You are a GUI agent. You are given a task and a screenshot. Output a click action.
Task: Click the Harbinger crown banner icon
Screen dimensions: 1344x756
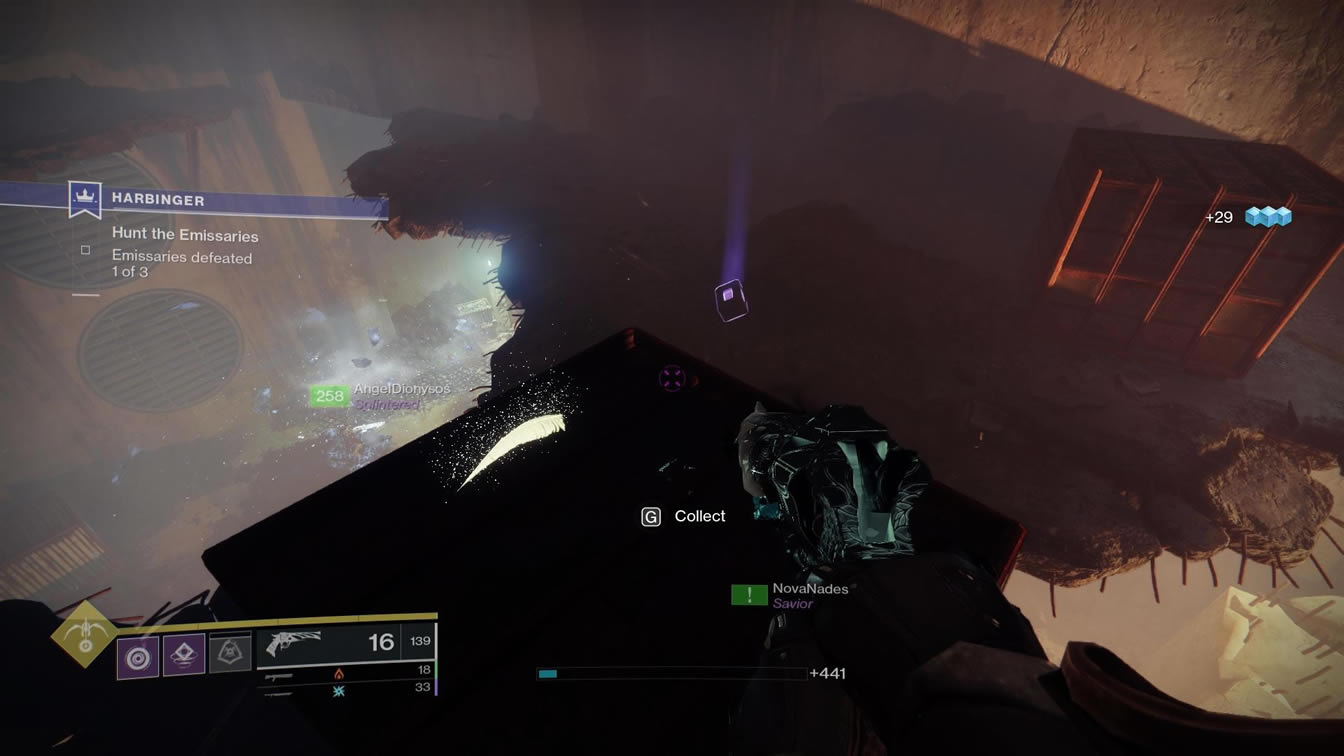click(x=85, y=200)
